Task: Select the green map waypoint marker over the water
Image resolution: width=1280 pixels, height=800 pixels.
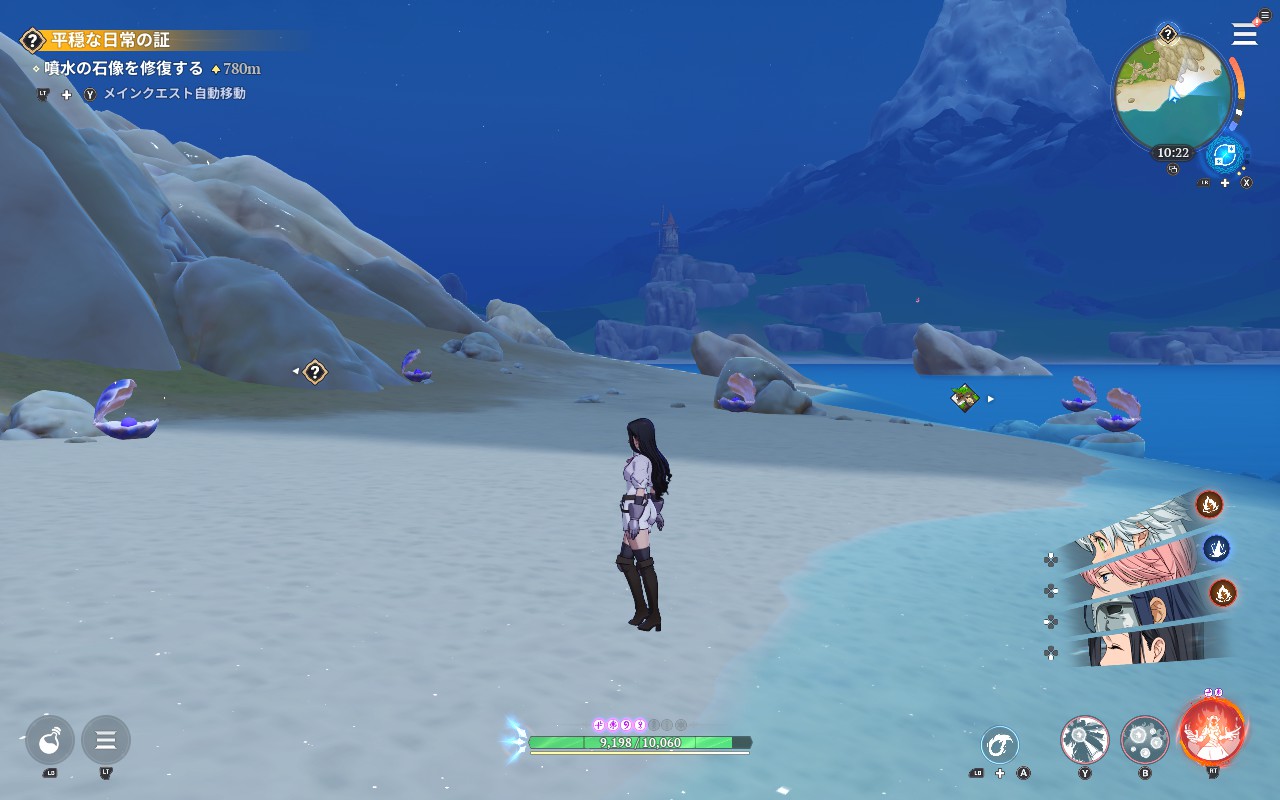Action: pyautogui.click(x=964, y=398)
